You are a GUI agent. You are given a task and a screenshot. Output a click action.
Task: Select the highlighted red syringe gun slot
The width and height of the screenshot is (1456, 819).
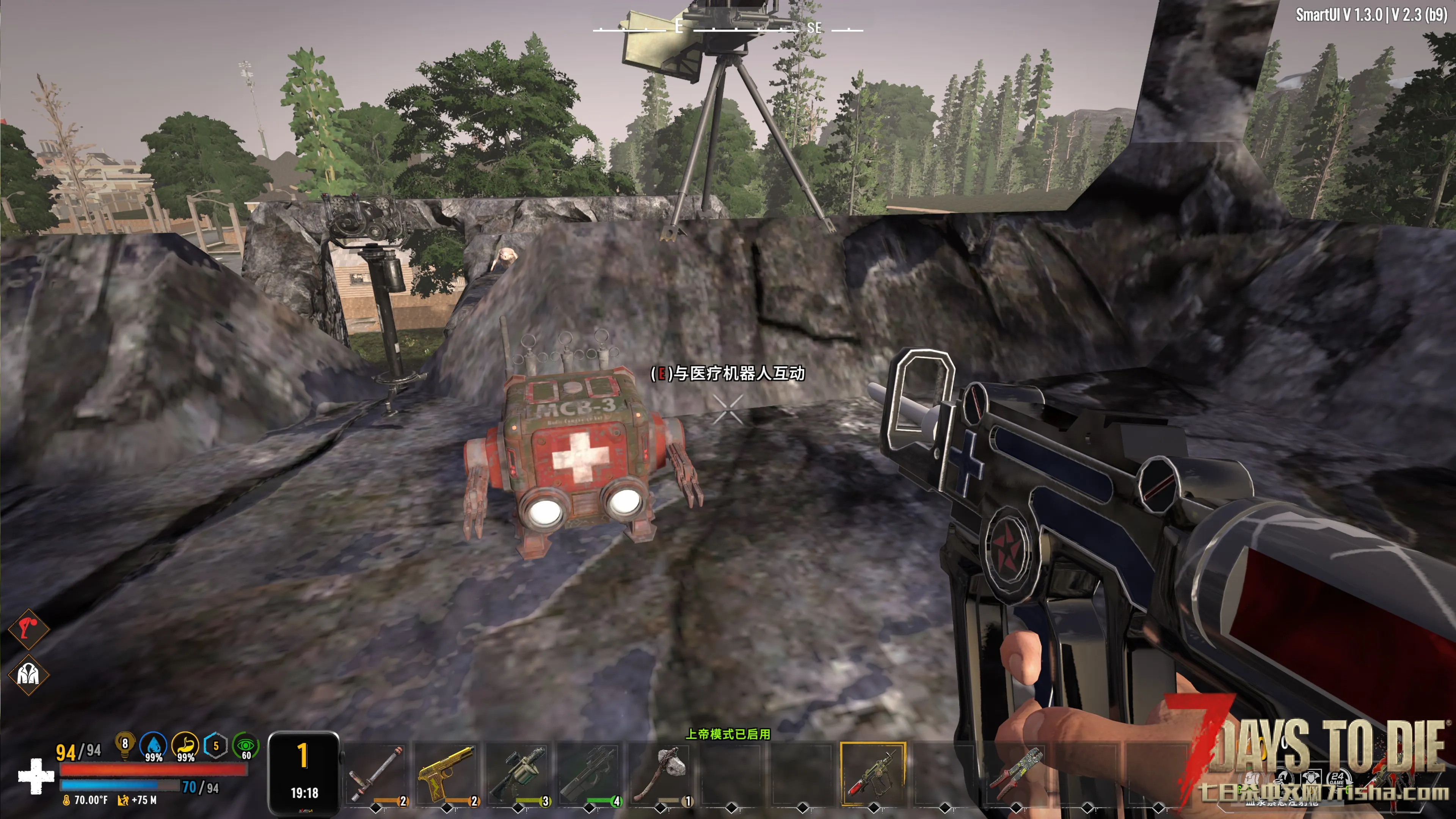pos(873,773)
